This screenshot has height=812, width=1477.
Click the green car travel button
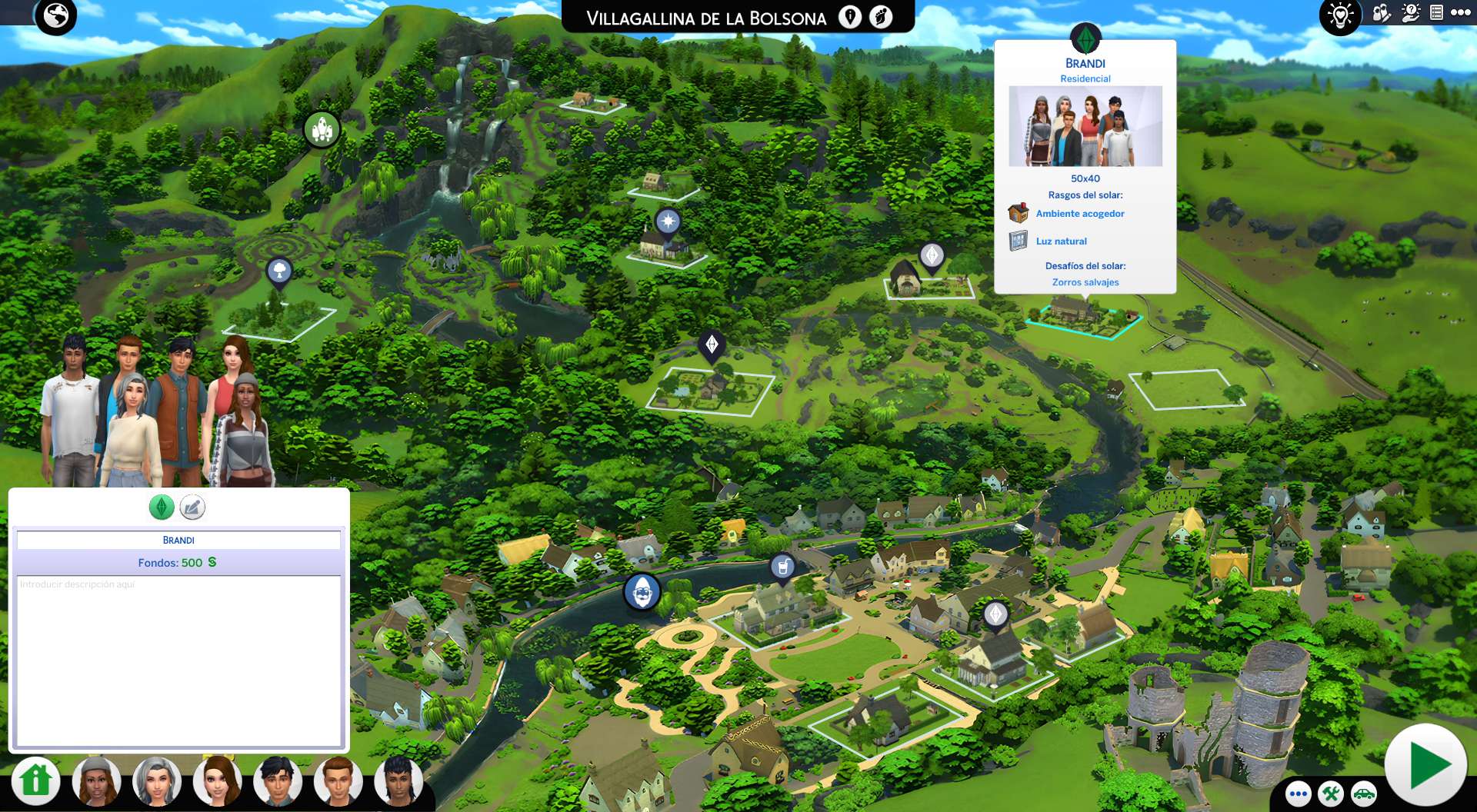pos(1364,794)
